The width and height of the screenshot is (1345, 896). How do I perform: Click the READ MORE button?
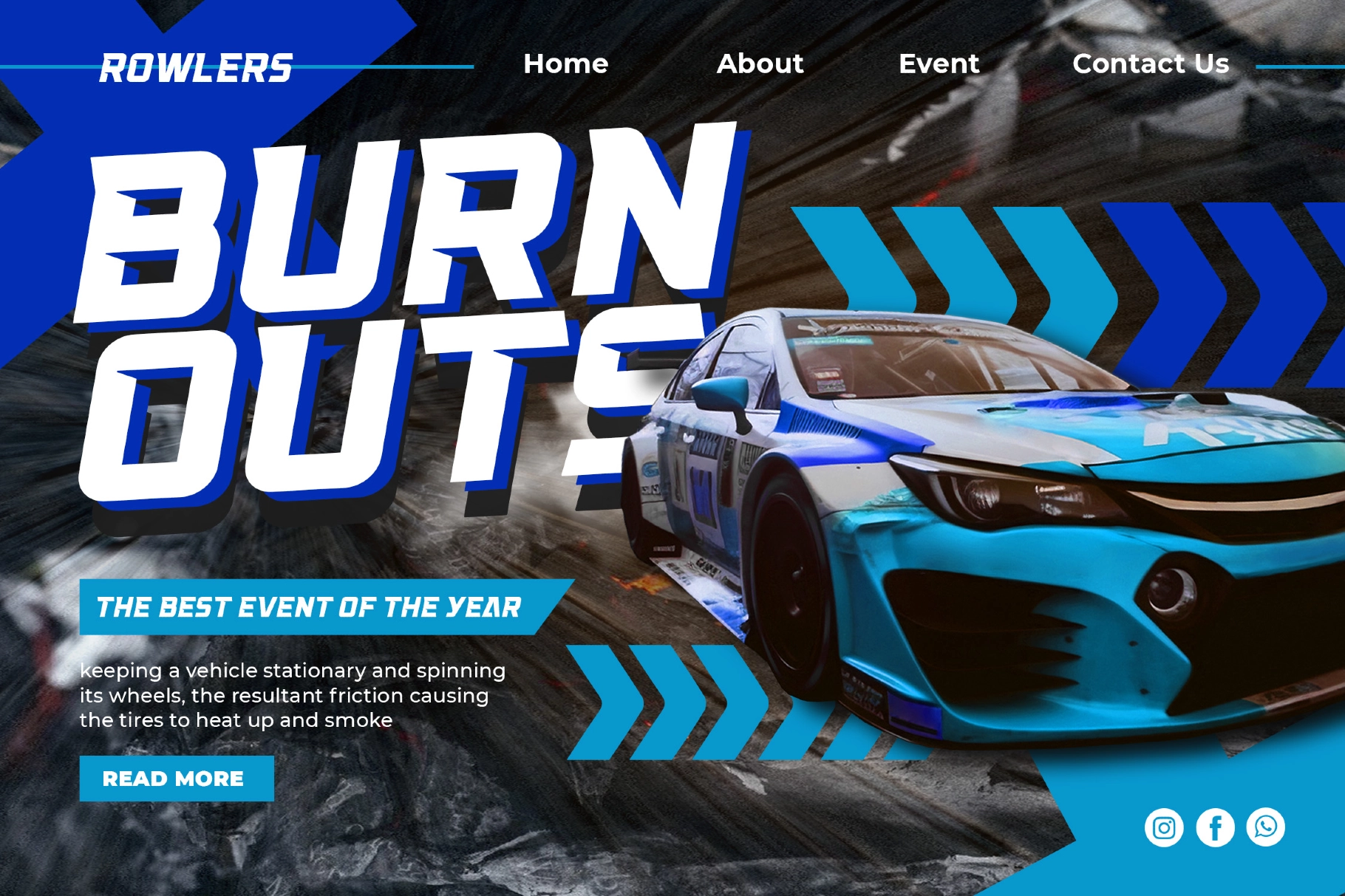pos(174,777)
